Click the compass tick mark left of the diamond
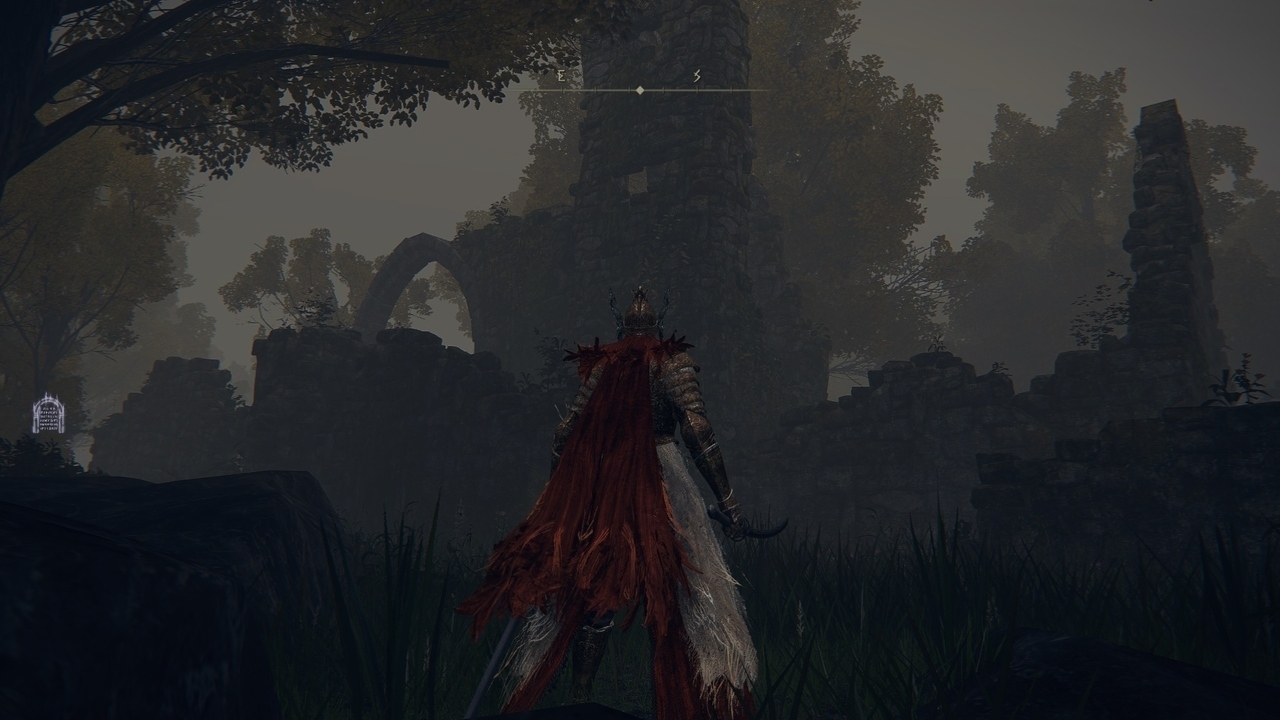Image resolution: width=1280 pixels, height=720 pixels. pyautogui.click(x=629, y=89)
